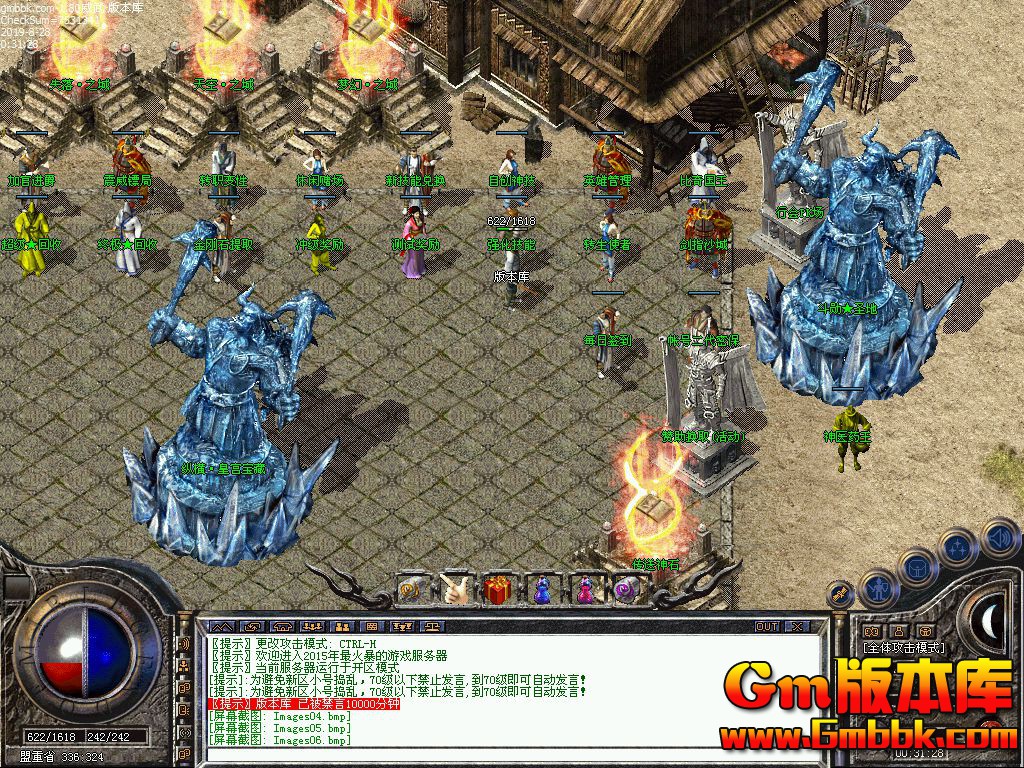Use the purple swirl scroll slot
1024x768 pixels.
coord(627,590)
